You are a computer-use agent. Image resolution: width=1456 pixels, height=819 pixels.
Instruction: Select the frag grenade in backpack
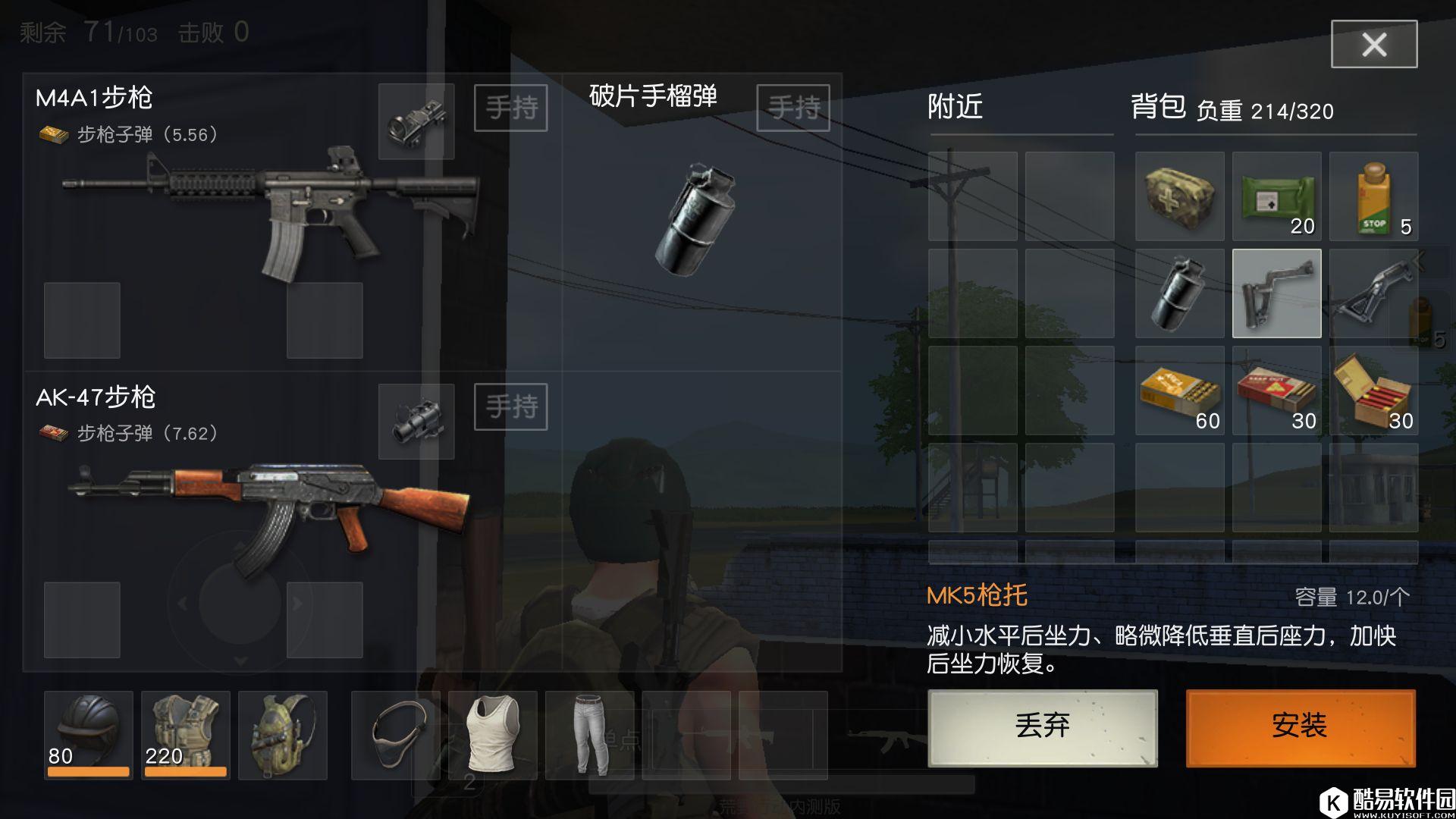click(1178, 294)
